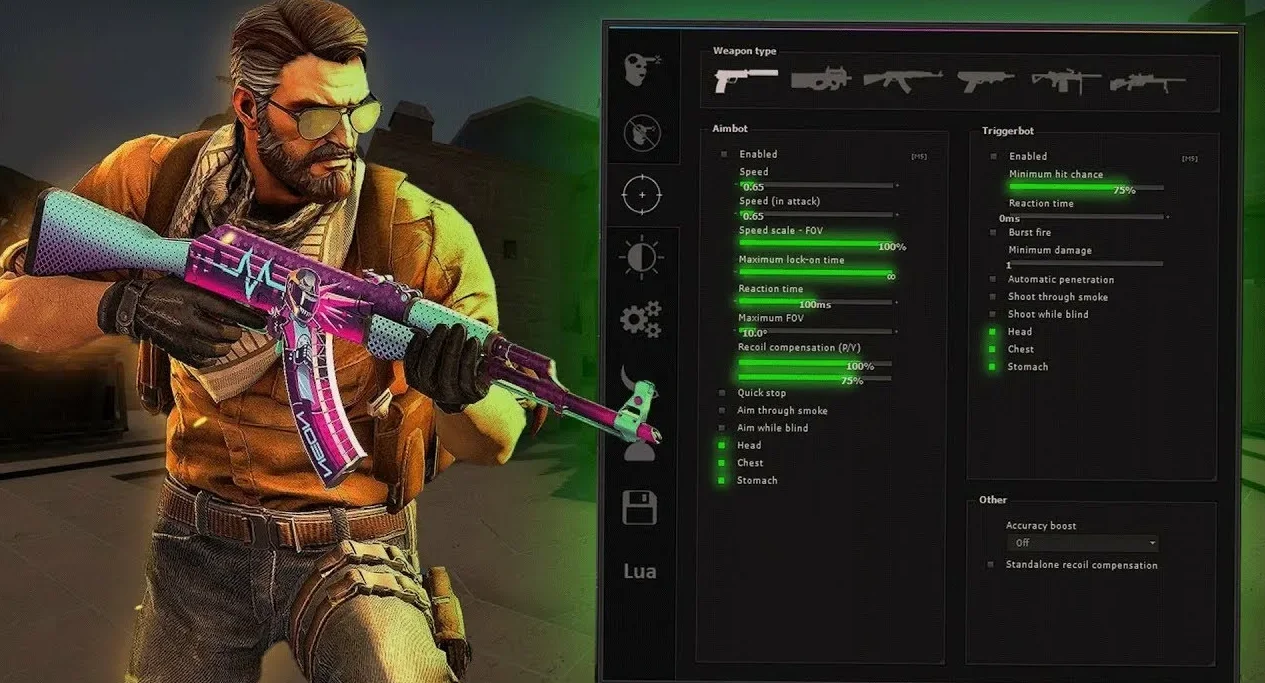Open the gears settings tab
The width and height of the screenshot is (1265, 683).
[x=641, y=319]
